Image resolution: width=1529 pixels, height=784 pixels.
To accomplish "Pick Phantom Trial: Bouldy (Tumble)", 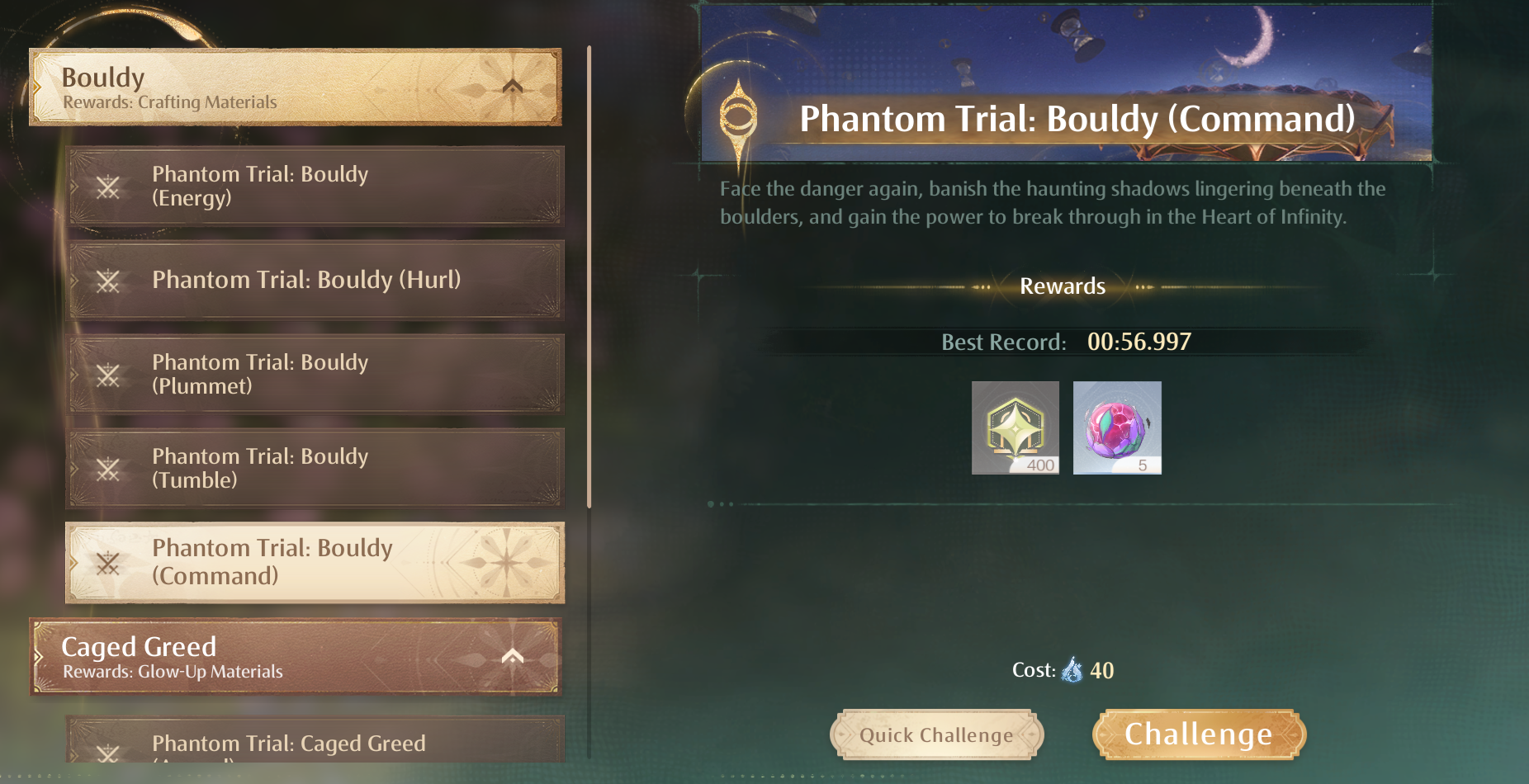I will 315,468.
